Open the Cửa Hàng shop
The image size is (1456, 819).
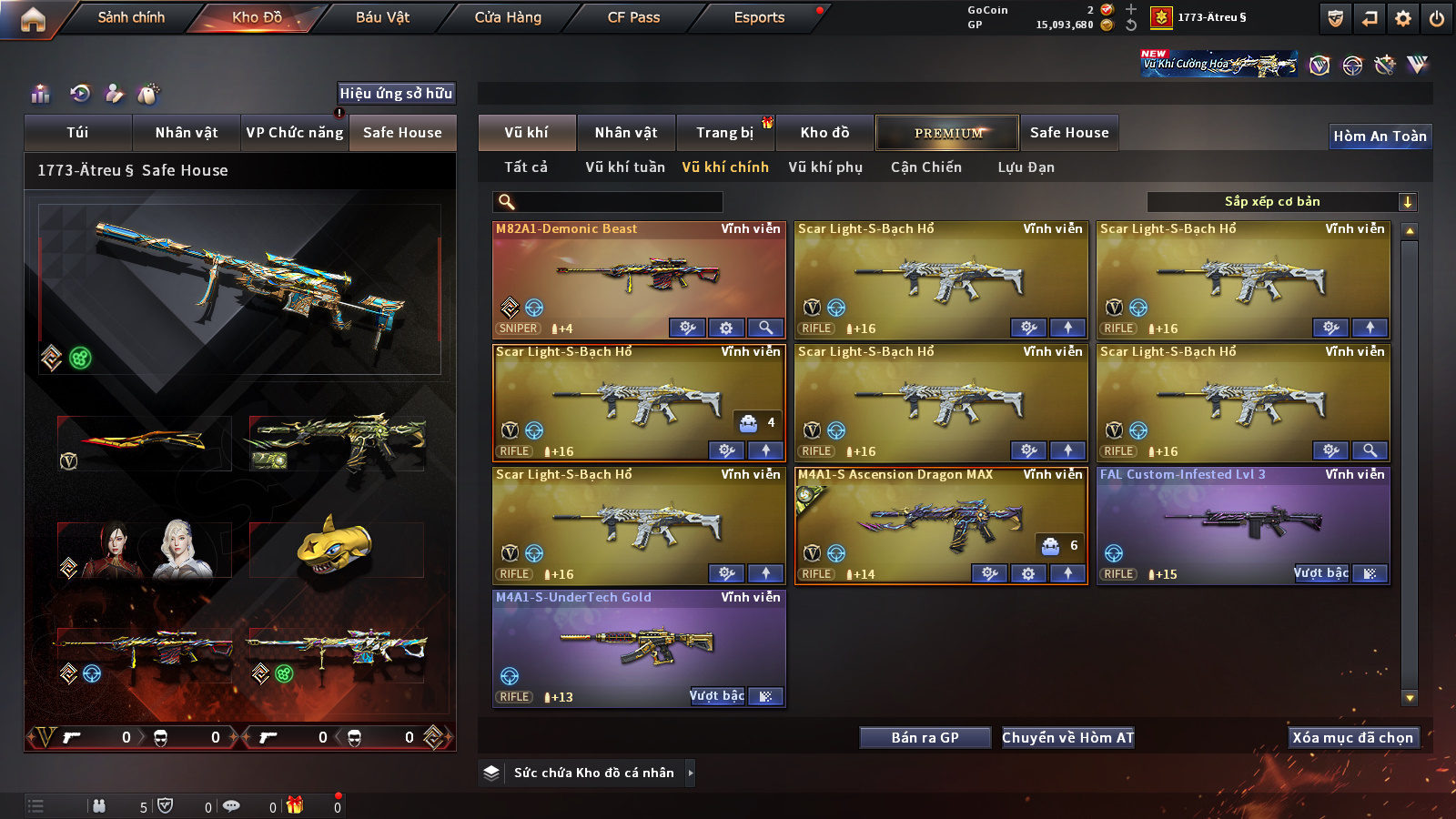pos(508,17)
